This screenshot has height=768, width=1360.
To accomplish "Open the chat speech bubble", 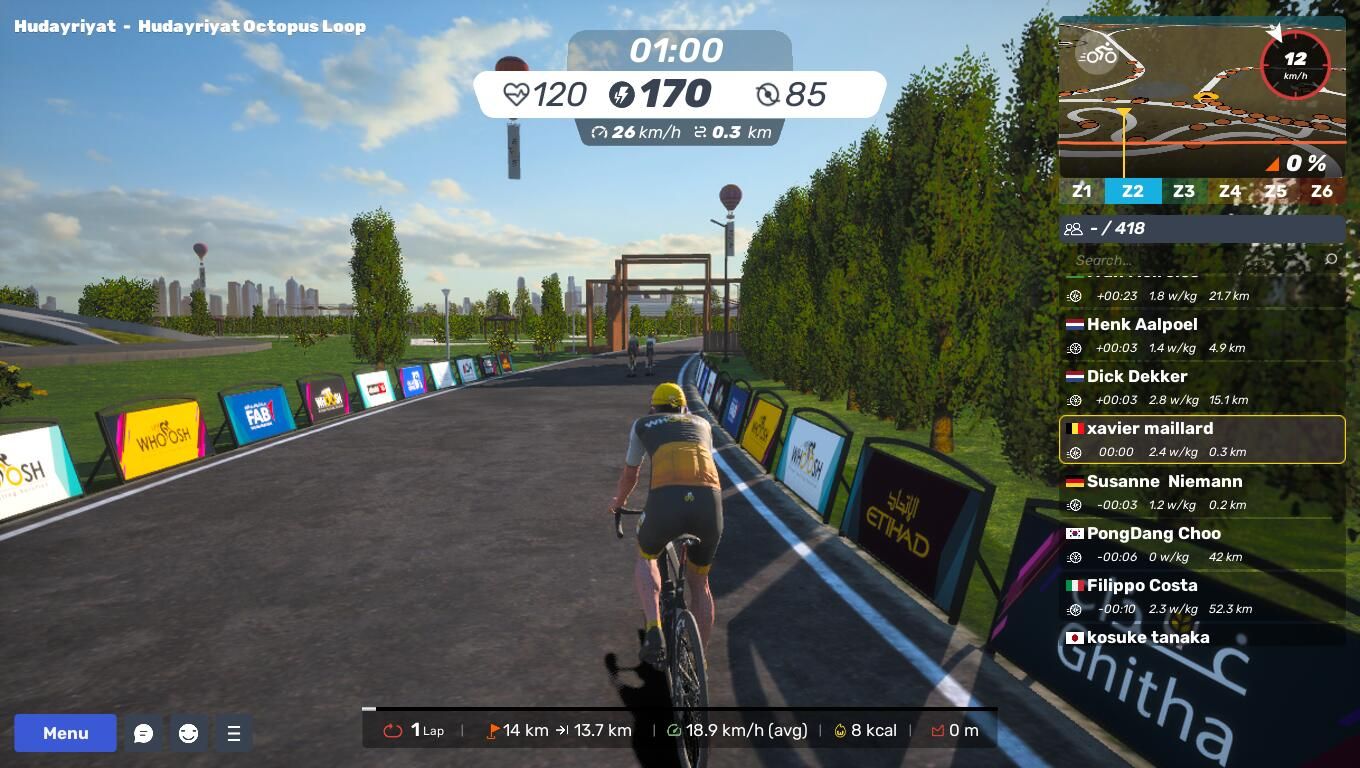I will click(x=143, y=733).
